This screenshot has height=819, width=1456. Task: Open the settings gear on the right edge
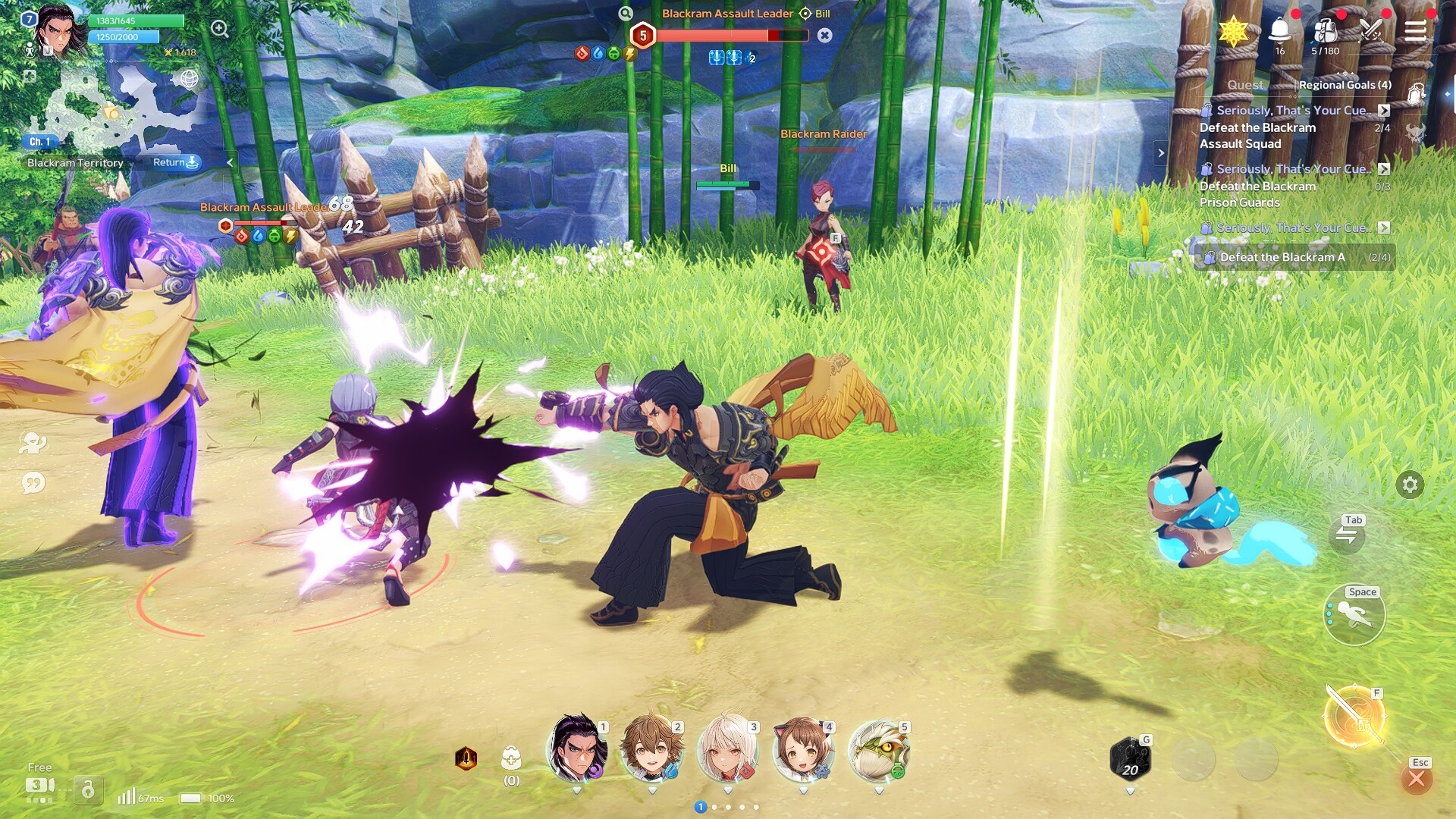coord(1410,484)
